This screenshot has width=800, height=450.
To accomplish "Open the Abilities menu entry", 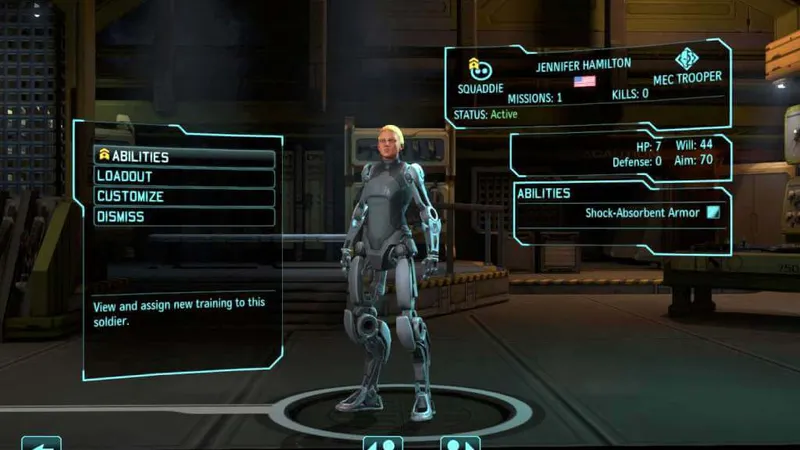I will [x=184, y=157].
